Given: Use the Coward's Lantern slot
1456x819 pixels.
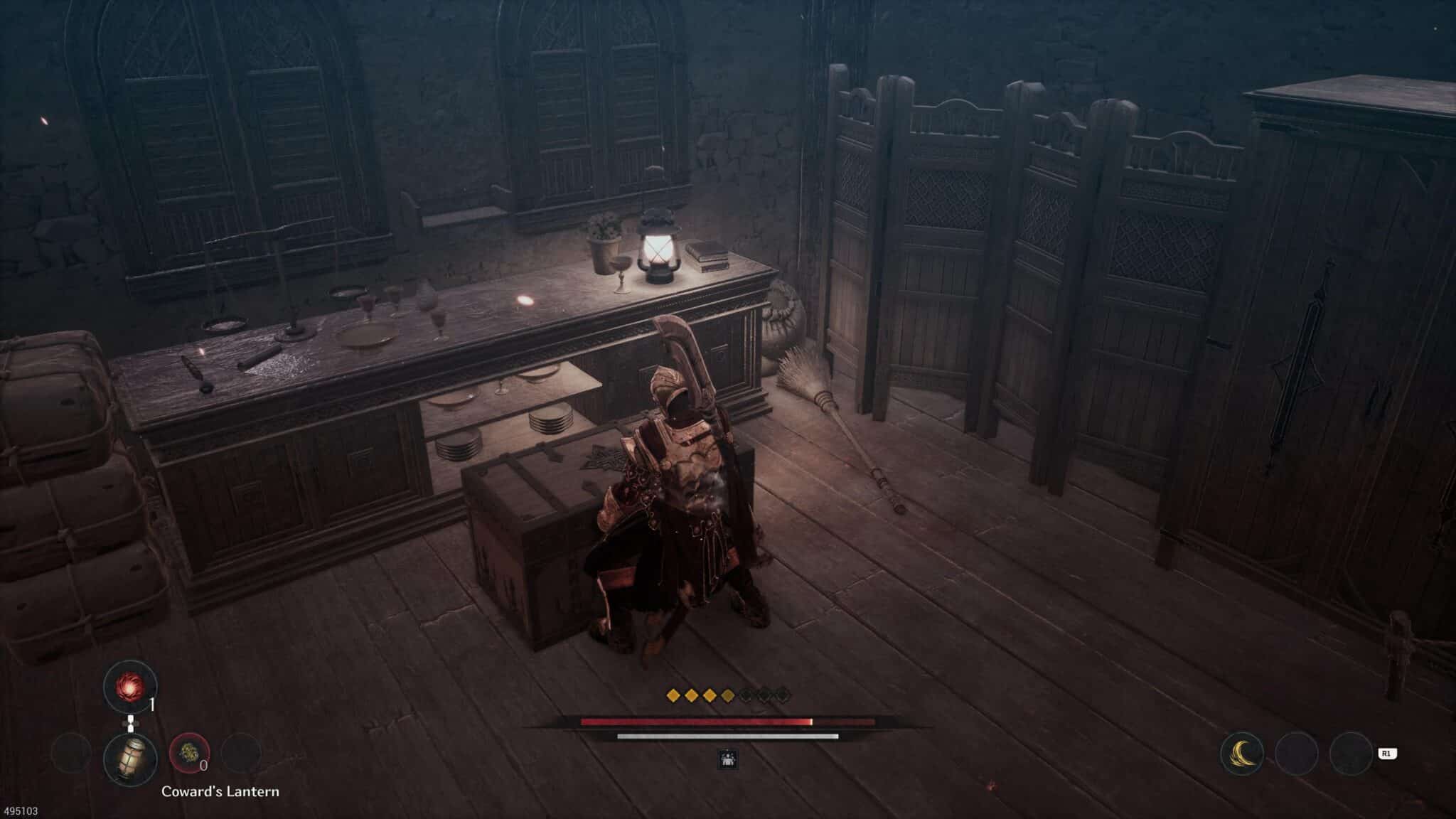Looking at the screenshot, I should (130, 759).
